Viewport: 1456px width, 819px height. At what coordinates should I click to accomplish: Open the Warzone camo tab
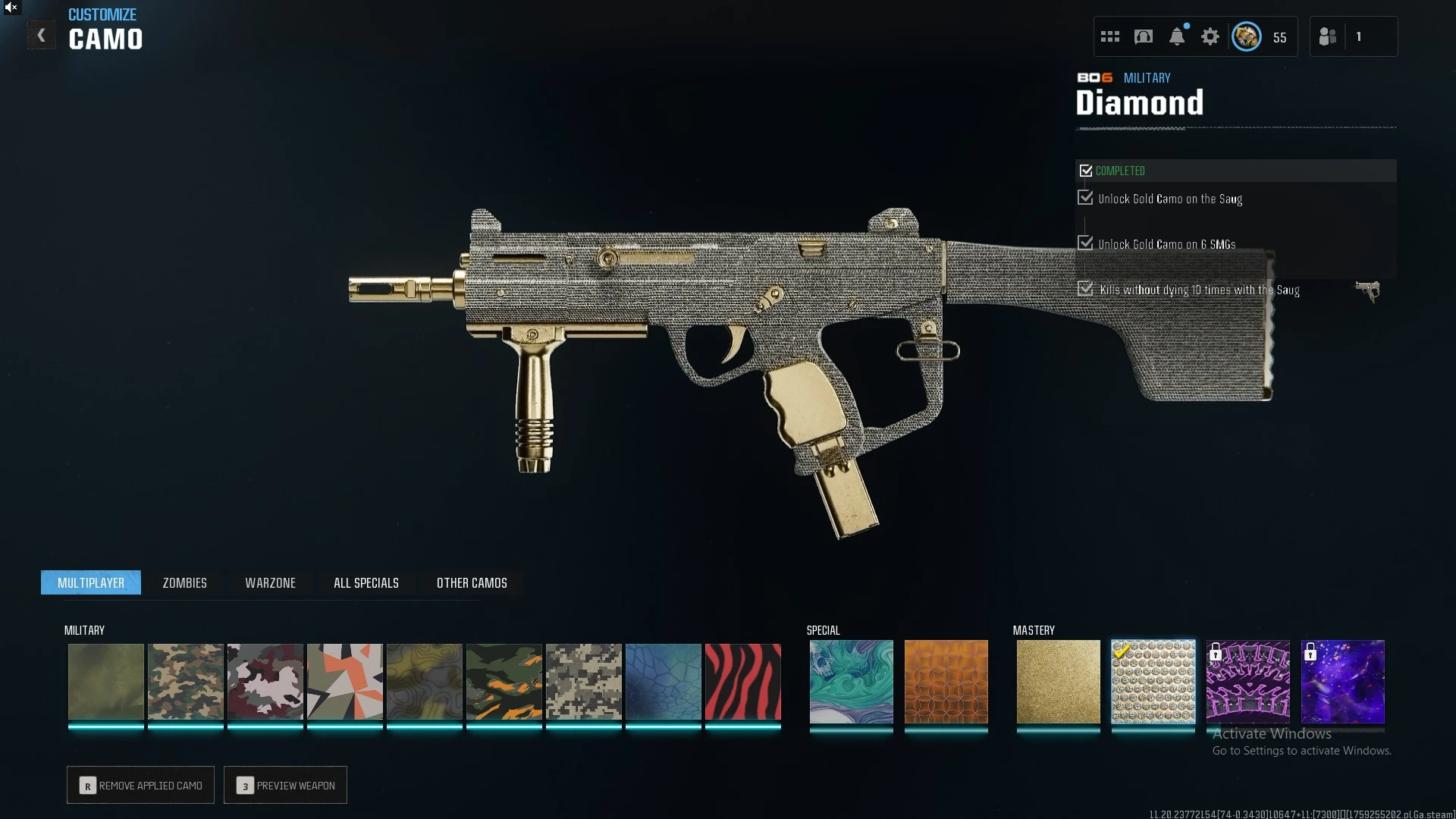(x=270, y=582)
